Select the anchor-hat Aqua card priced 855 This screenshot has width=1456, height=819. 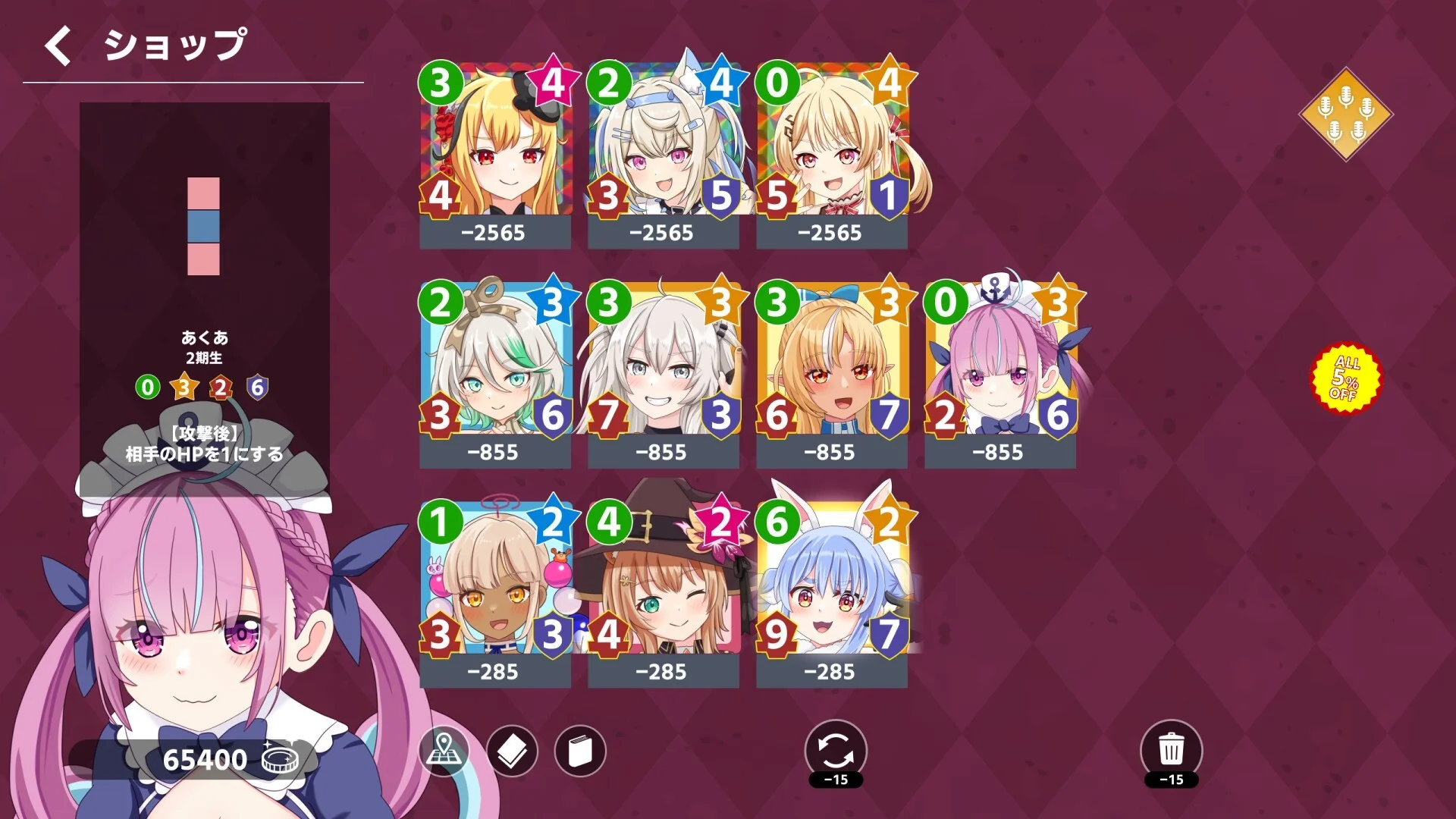[1001, 364]
